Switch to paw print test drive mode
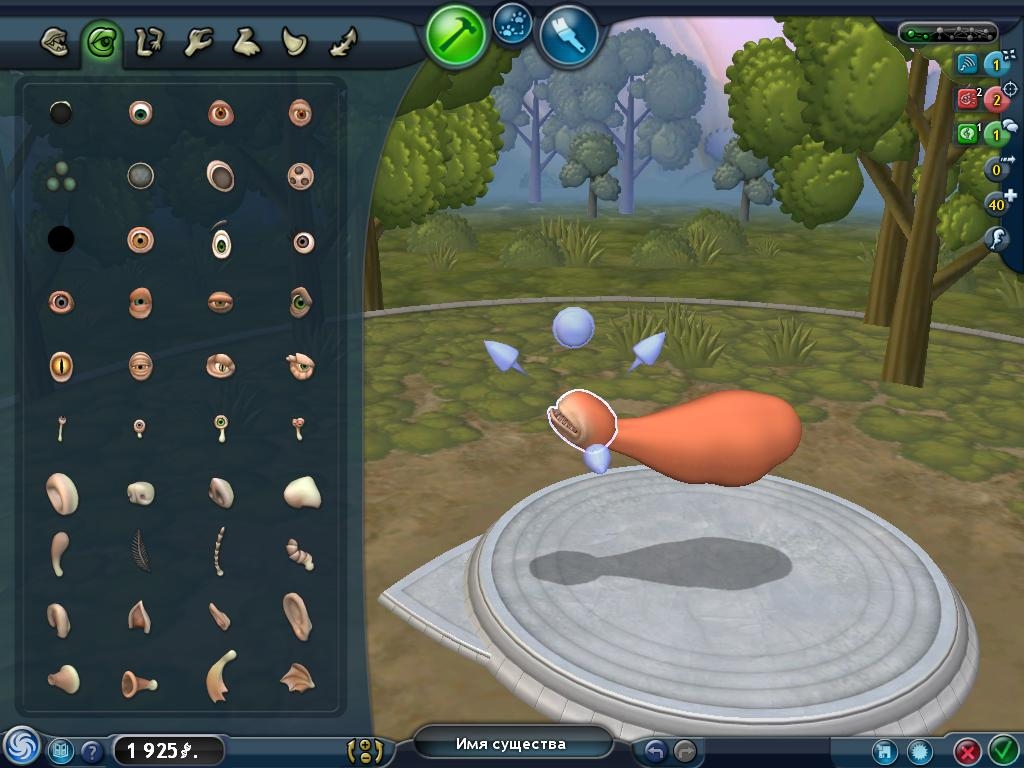 [x=513, y=22]
